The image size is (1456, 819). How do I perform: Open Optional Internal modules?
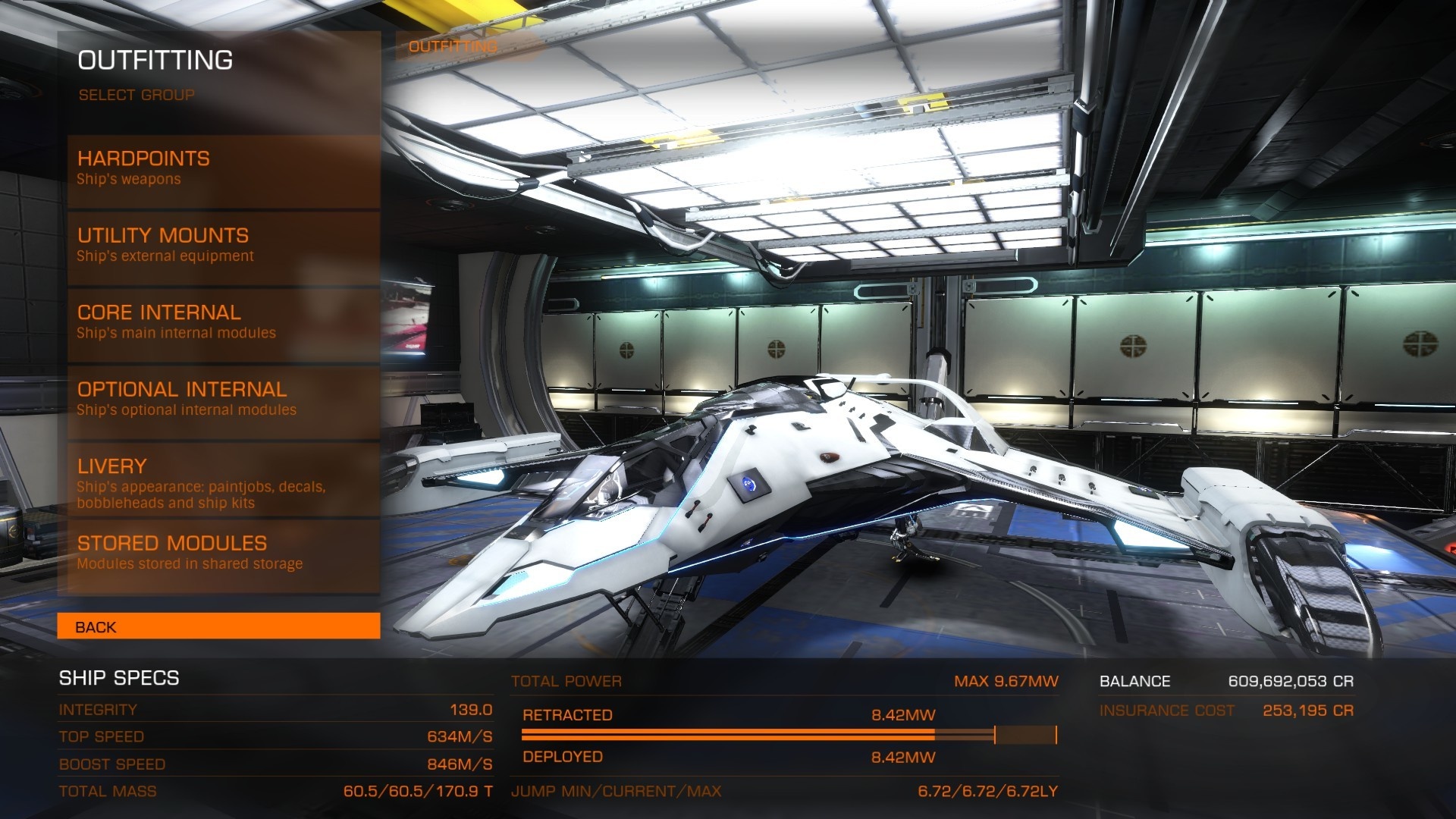tap(223, 400)
